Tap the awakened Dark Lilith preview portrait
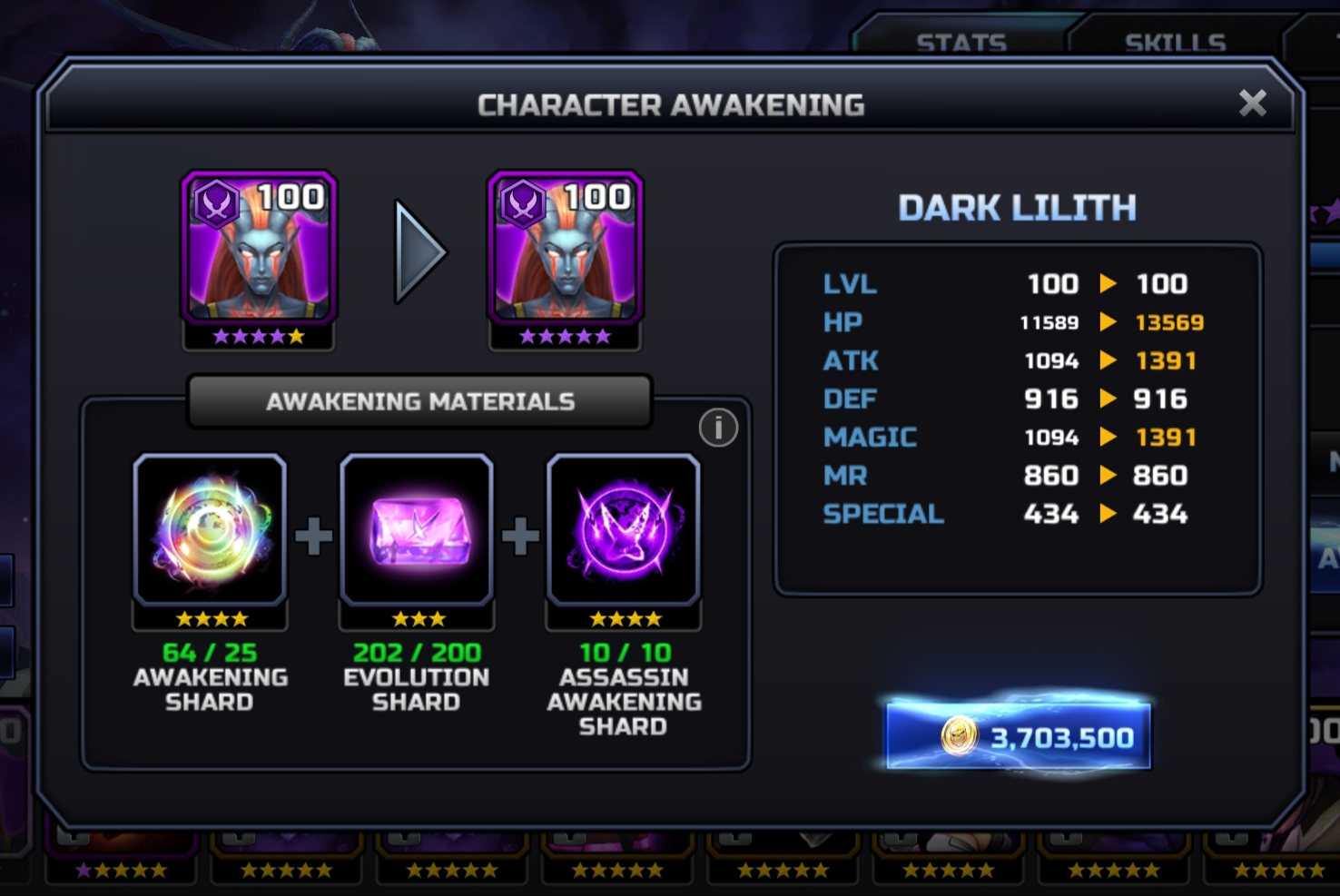The height and width of the screenshot is (896, 1340). point(565,250)
